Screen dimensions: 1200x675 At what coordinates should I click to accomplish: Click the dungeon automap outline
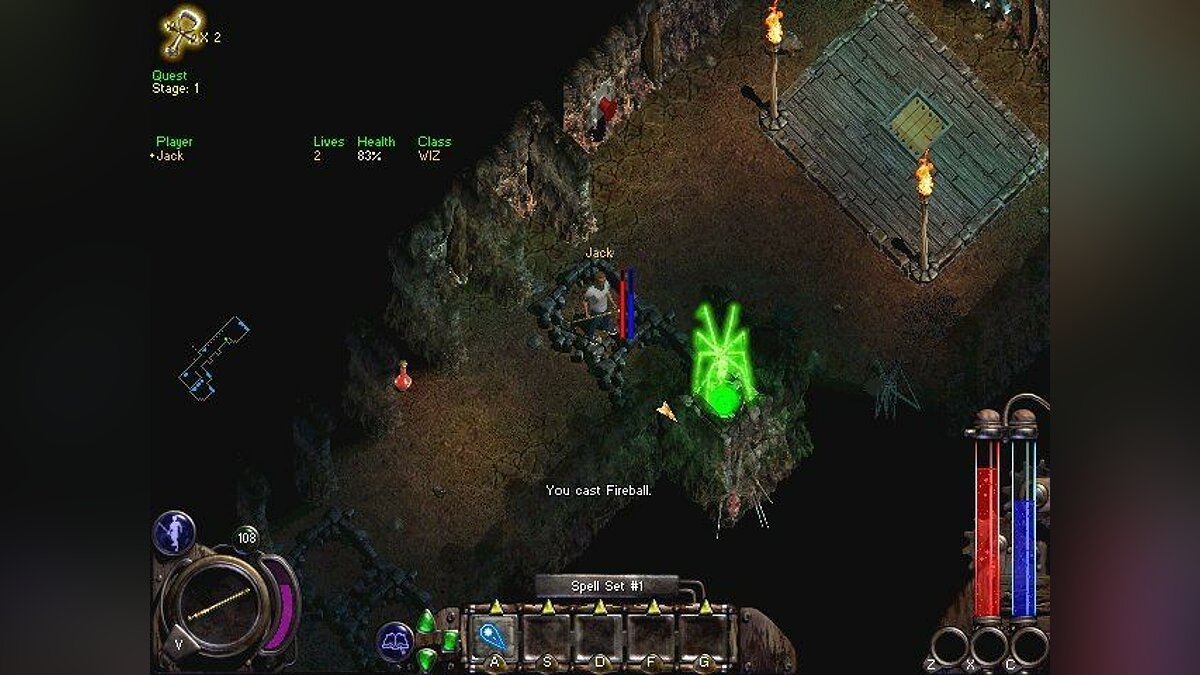[213, 360]
